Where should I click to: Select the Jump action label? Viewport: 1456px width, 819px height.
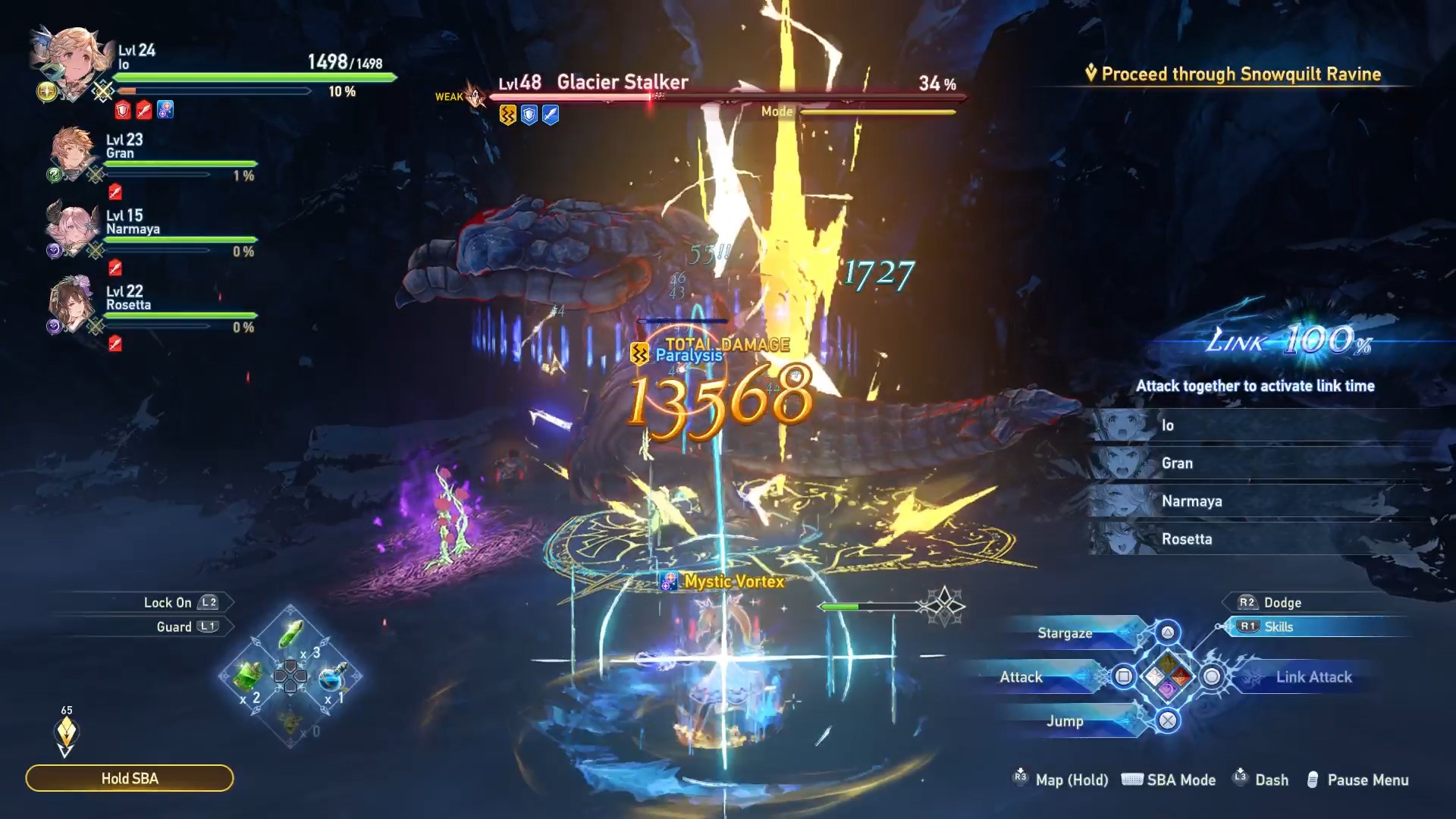(1065, 721)
